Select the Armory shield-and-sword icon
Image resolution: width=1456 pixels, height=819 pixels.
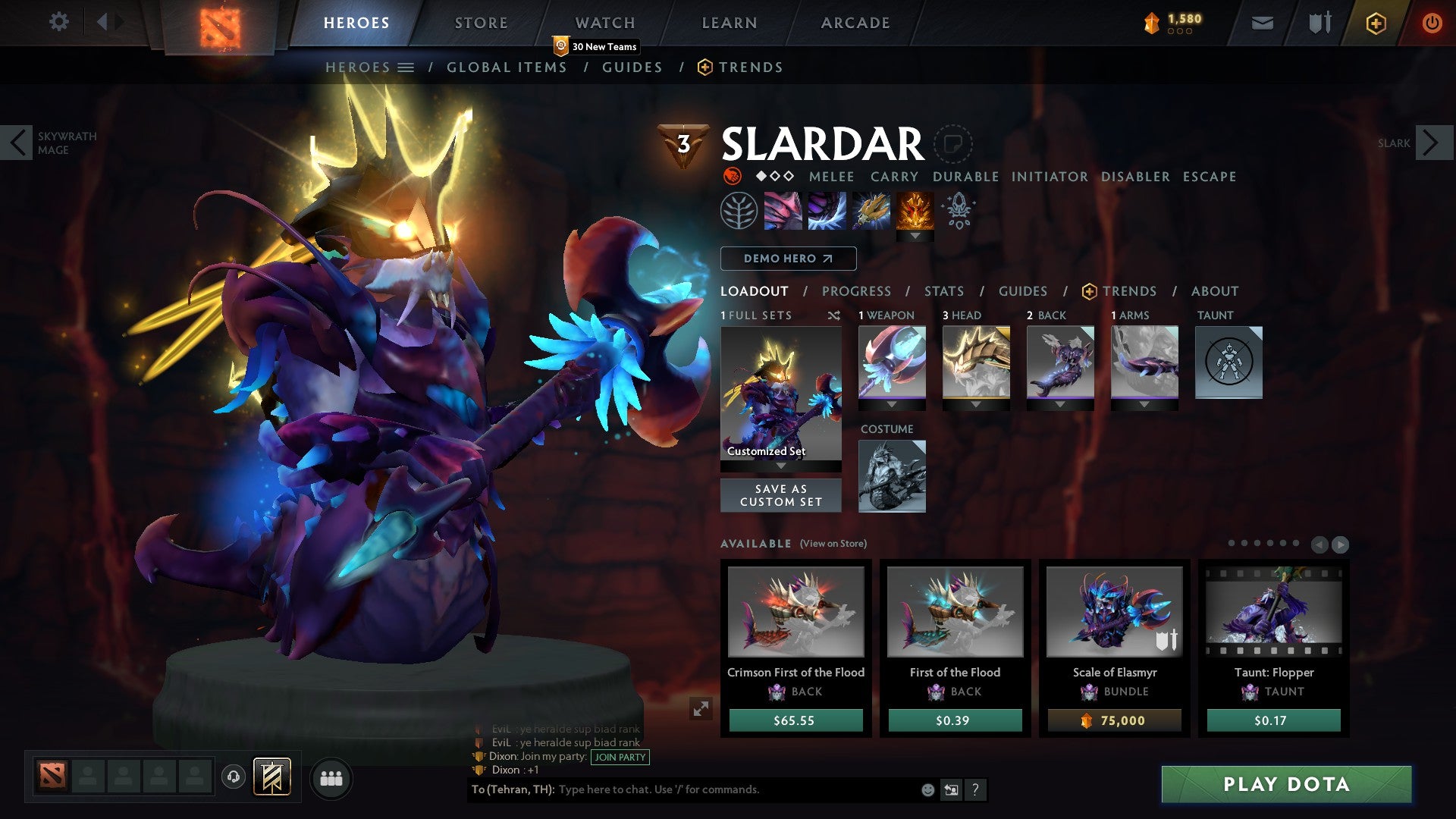click(x=1319, y=23)
